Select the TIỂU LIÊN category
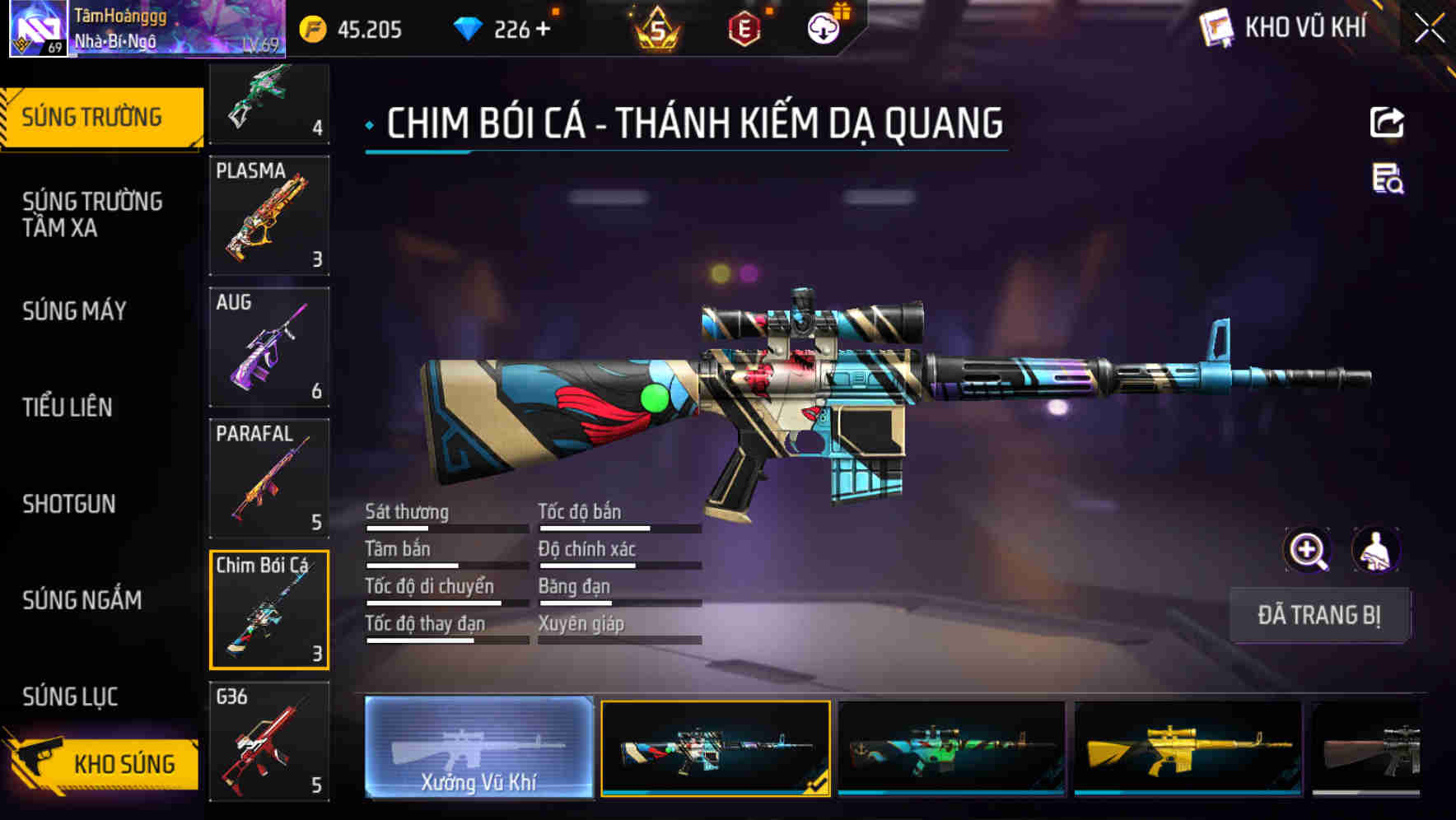The height and width of the screenshot is (820, 1456). click(68, 407)
